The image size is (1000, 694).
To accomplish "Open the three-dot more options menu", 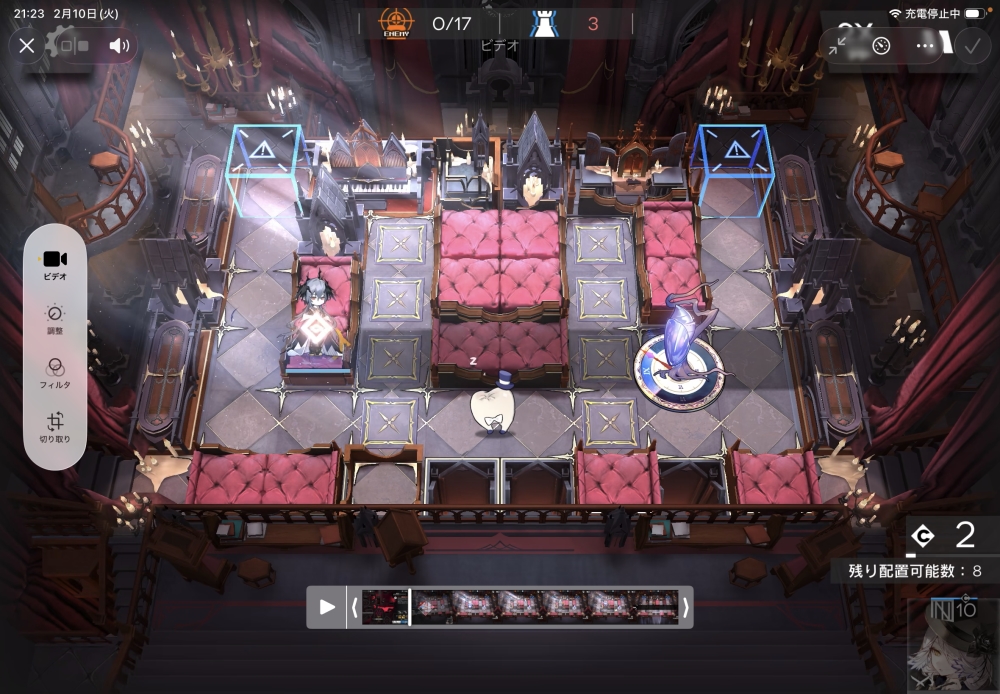I will point(925,46).
